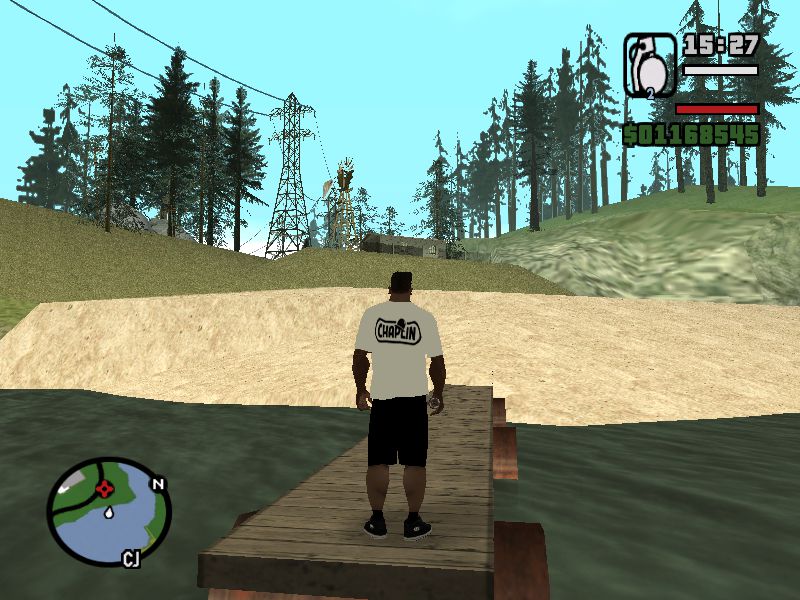Click the north N indicator on radar

tap(157, 484)
